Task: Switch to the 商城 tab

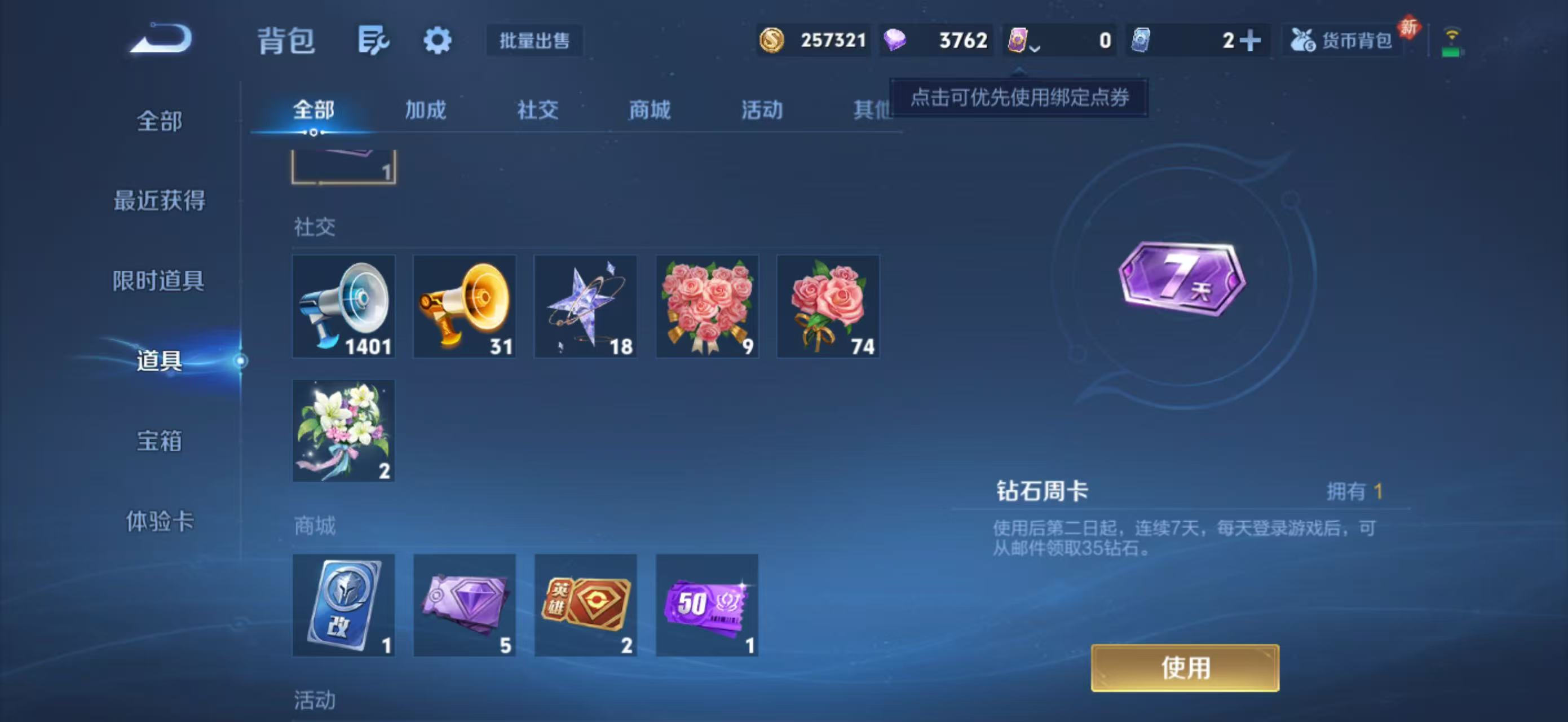Action: click(x=649, y=111)
